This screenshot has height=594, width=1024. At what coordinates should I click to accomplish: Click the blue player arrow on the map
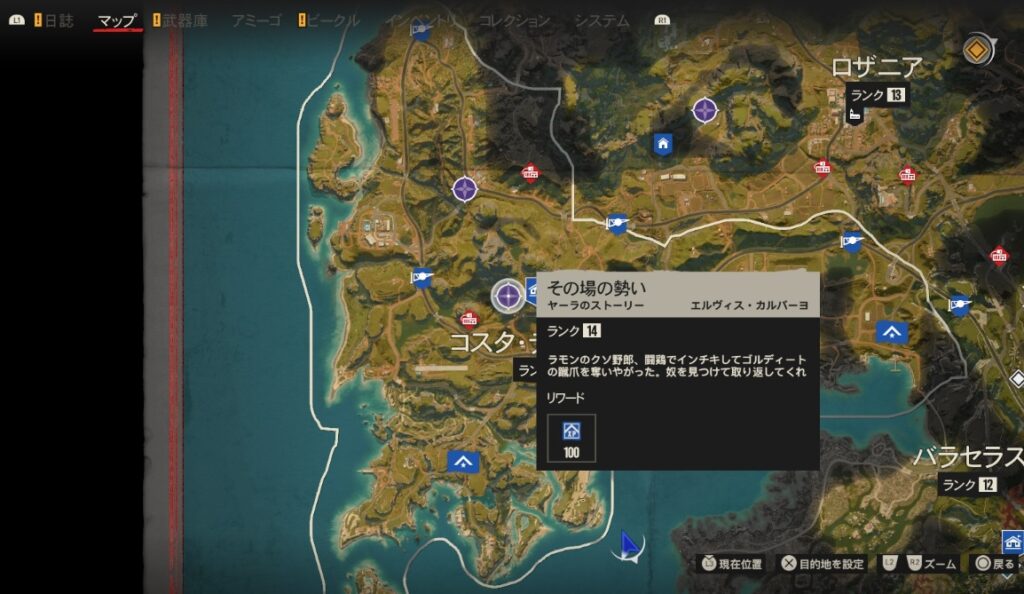tap(629, 544)
